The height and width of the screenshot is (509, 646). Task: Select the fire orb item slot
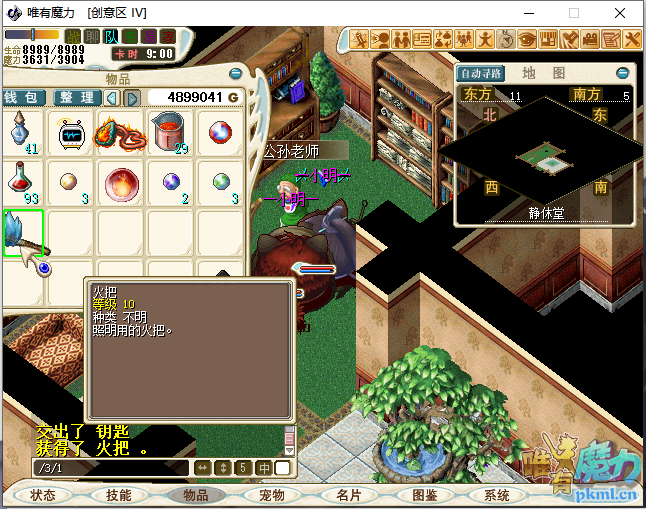pyautogui.click(x=121, y=183)
